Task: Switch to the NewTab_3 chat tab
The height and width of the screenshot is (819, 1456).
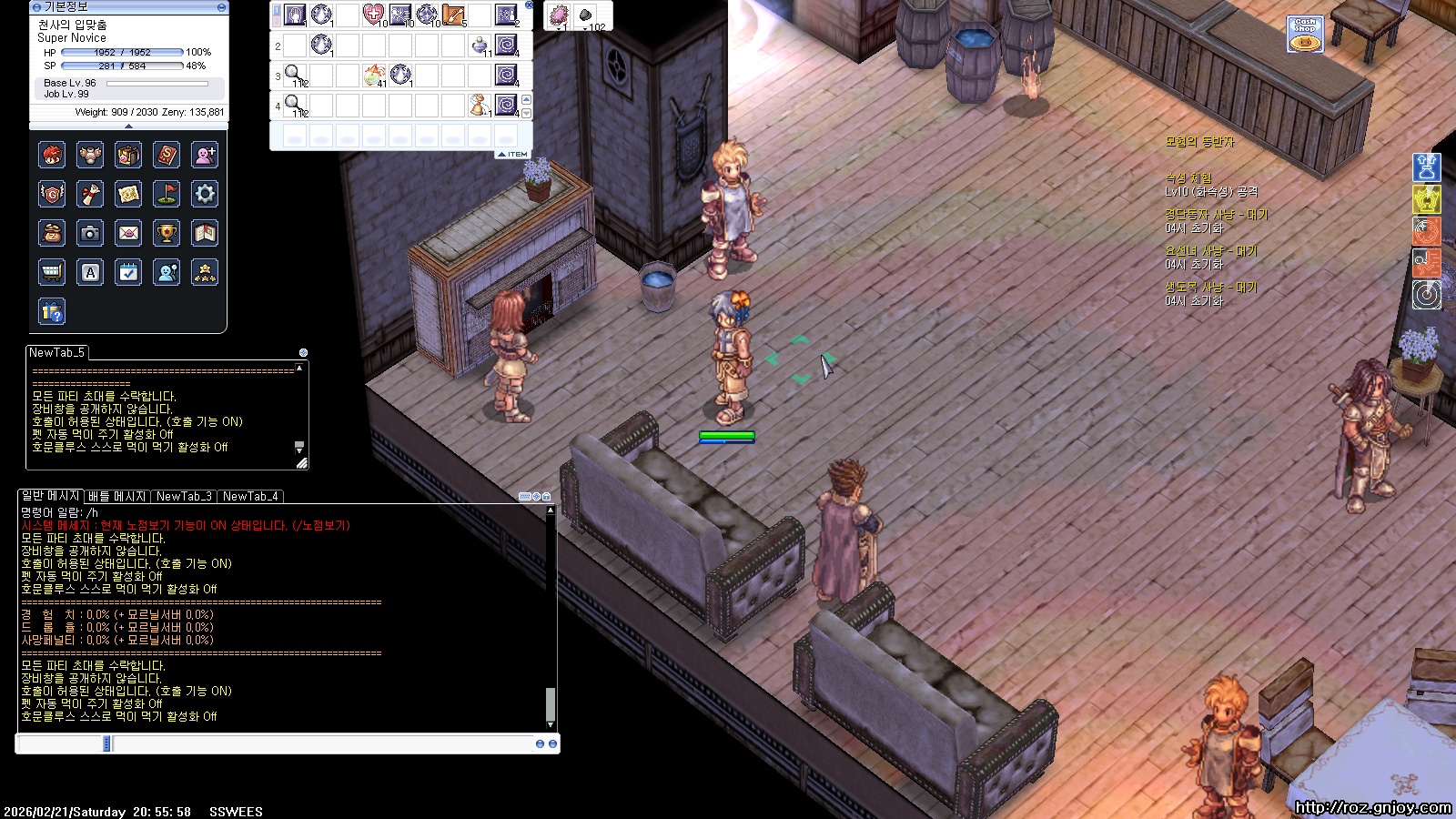Action: 184,496
